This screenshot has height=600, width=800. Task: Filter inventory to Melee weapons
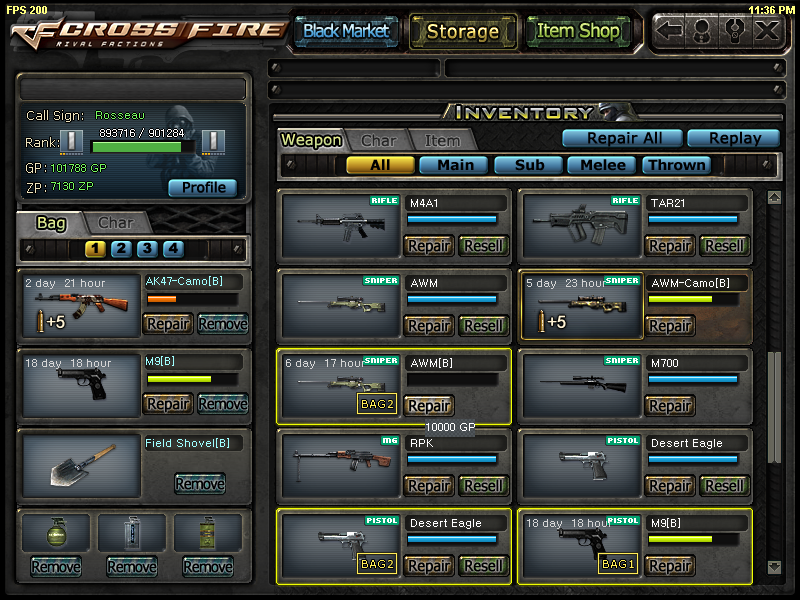click(602, 165)
